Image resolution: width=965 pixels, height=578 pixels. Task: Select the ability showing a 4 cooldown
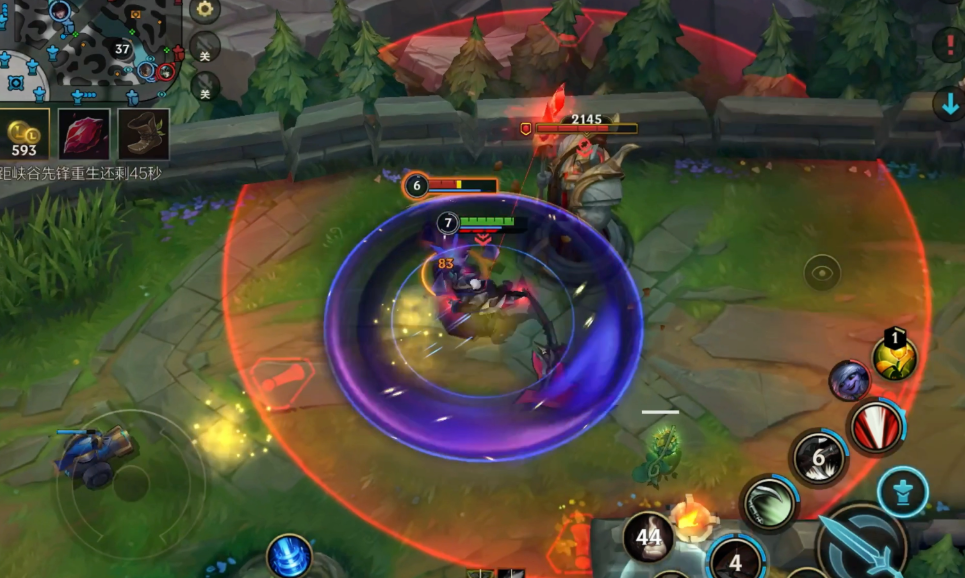736,559
